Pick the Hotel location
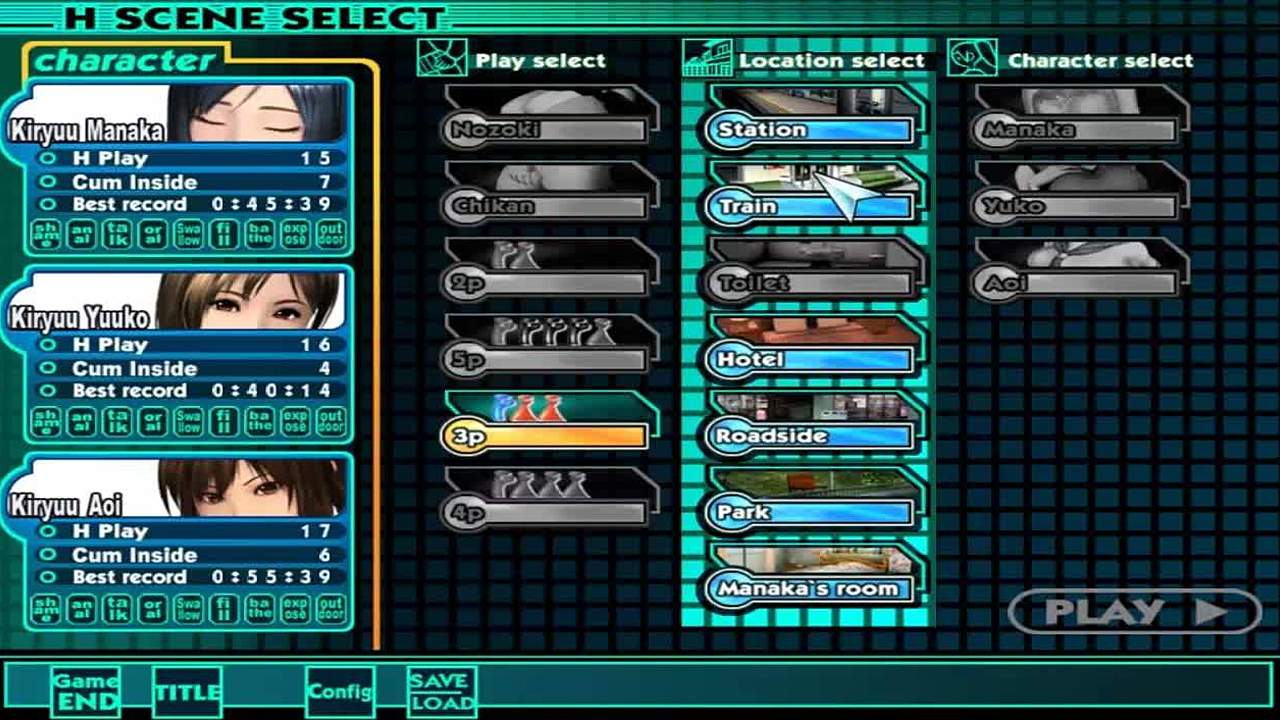 (x=810, y=359)
